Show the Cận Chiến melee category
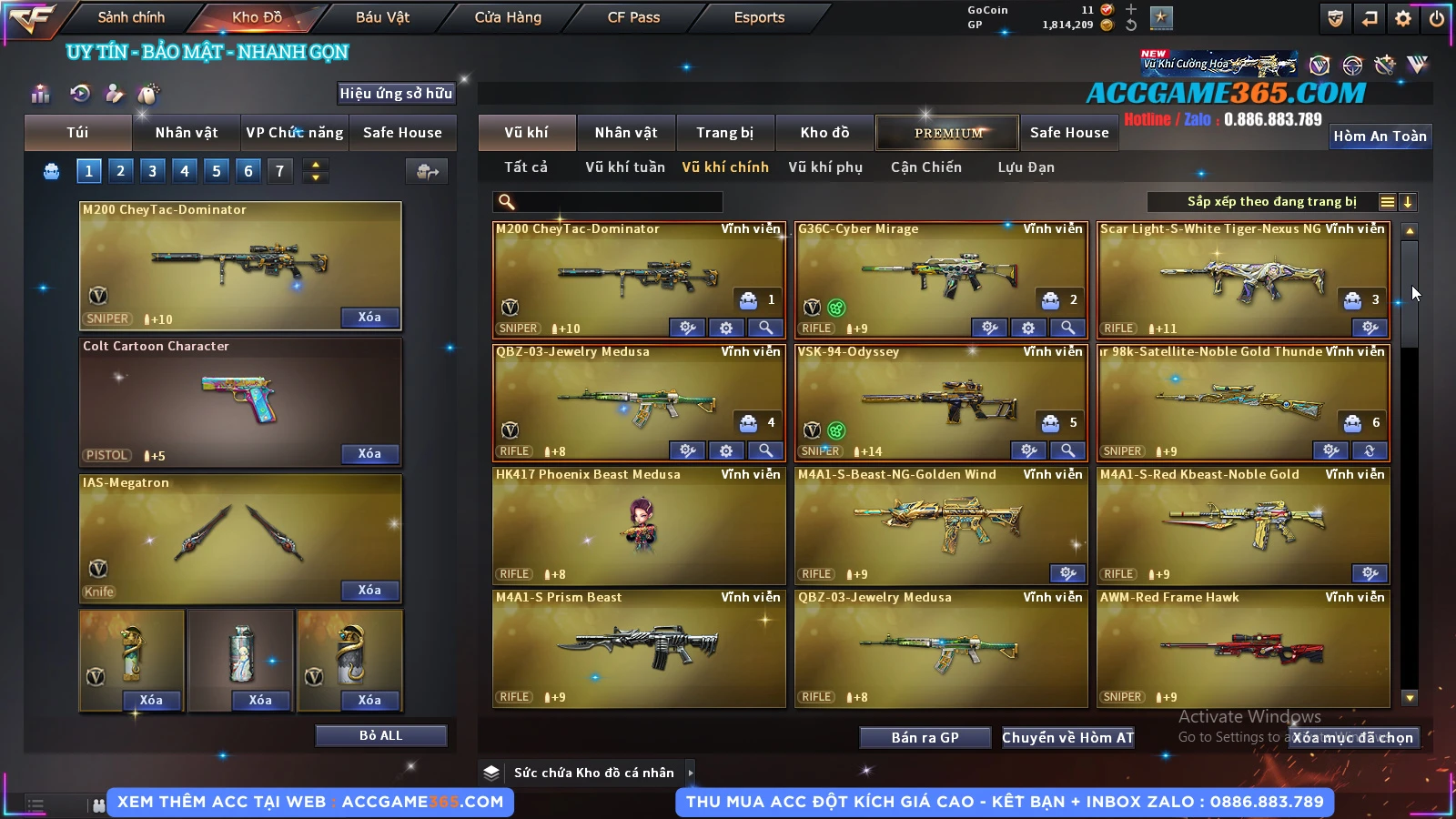This screenshot has height=819, width=1456. pos(925,167)
